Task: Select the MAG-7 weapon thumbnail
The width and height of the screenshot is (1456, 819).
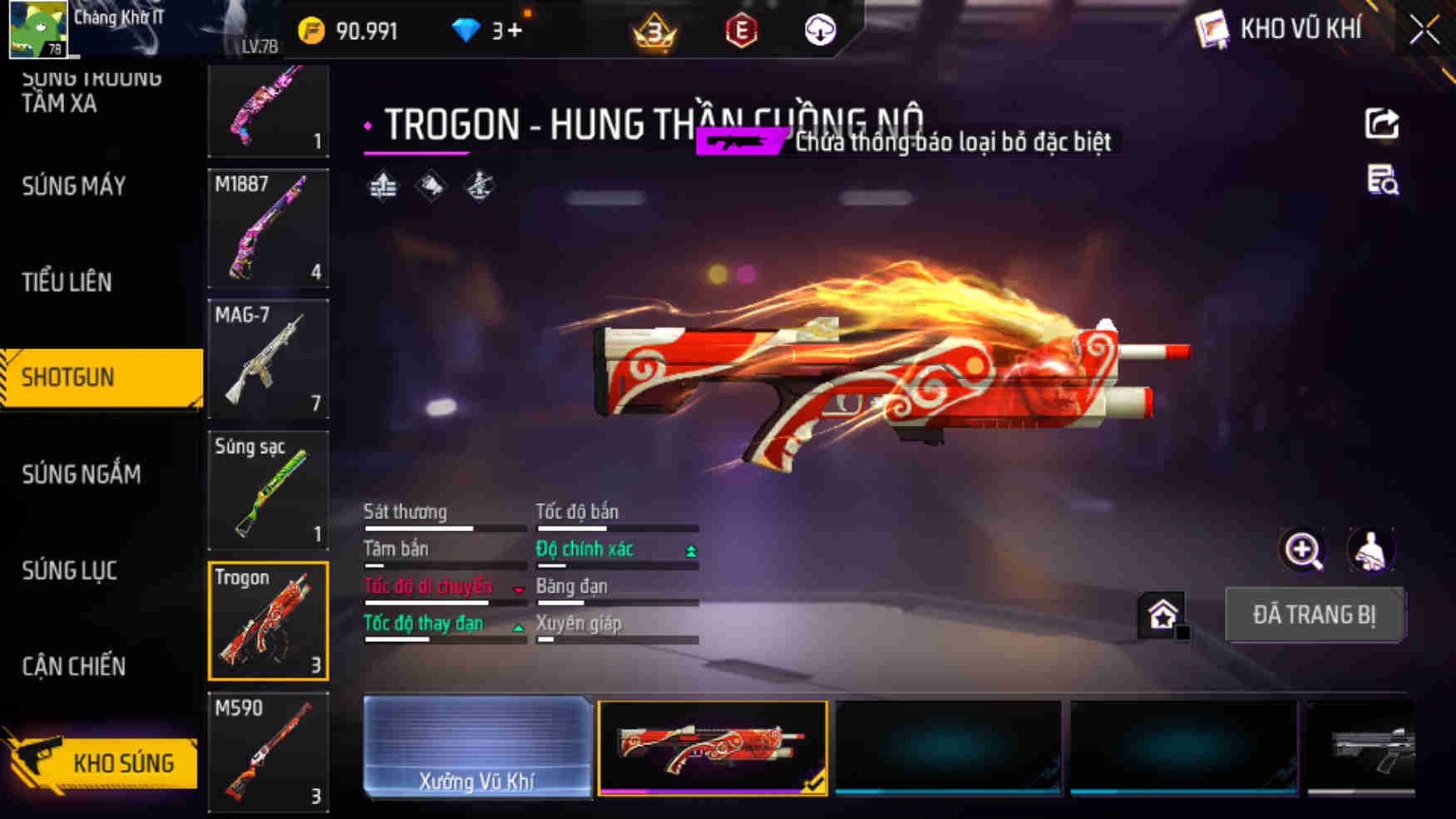Action: pyautogui.click(x=268, y=358)
